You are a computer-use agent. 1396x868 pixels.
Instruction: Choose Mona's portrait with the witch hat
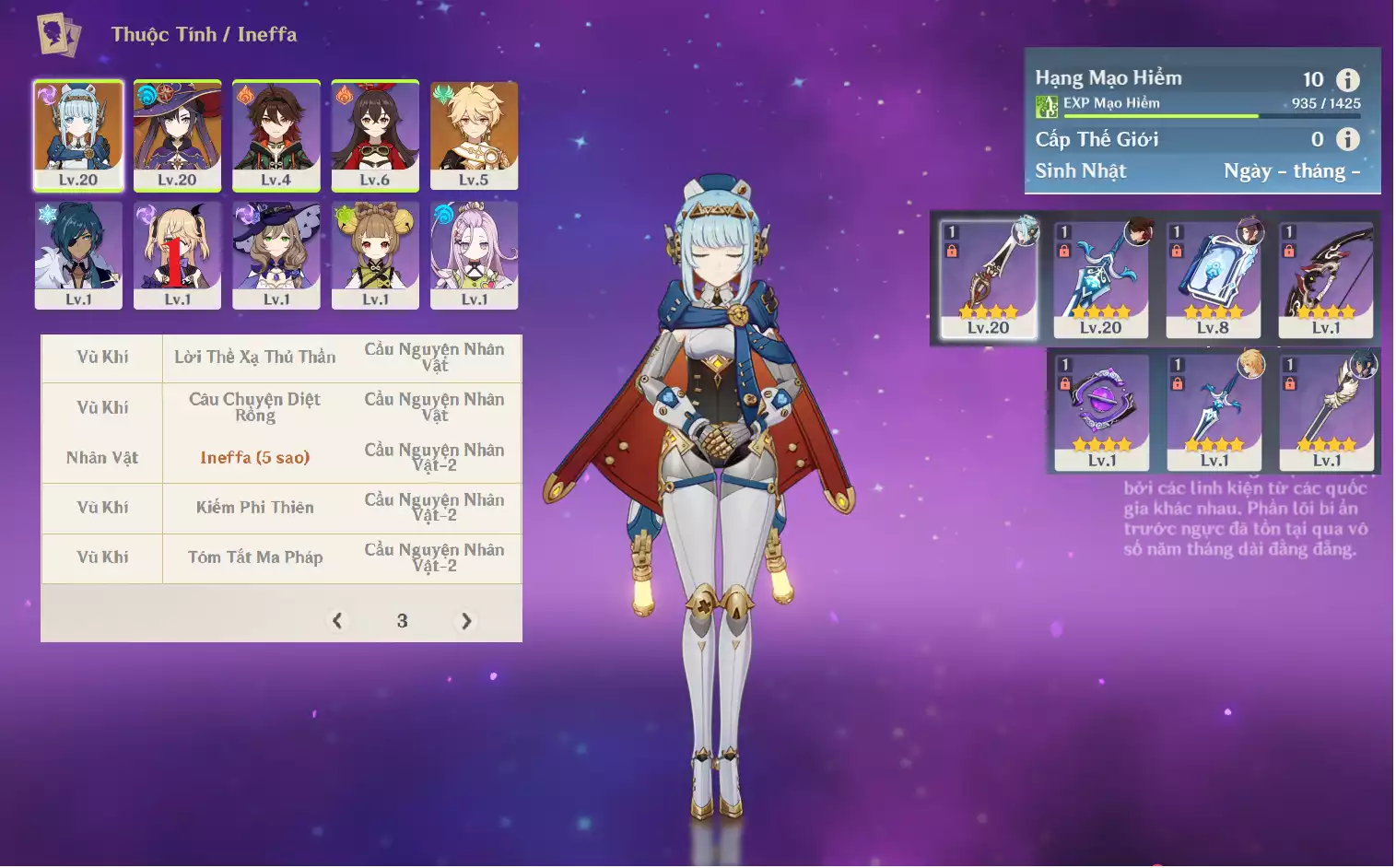pos(177,135)
